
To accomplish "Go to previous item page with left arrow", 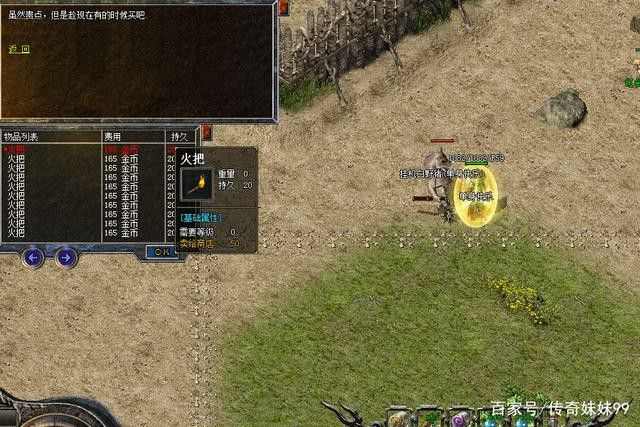I will click(x=33, y=257).
